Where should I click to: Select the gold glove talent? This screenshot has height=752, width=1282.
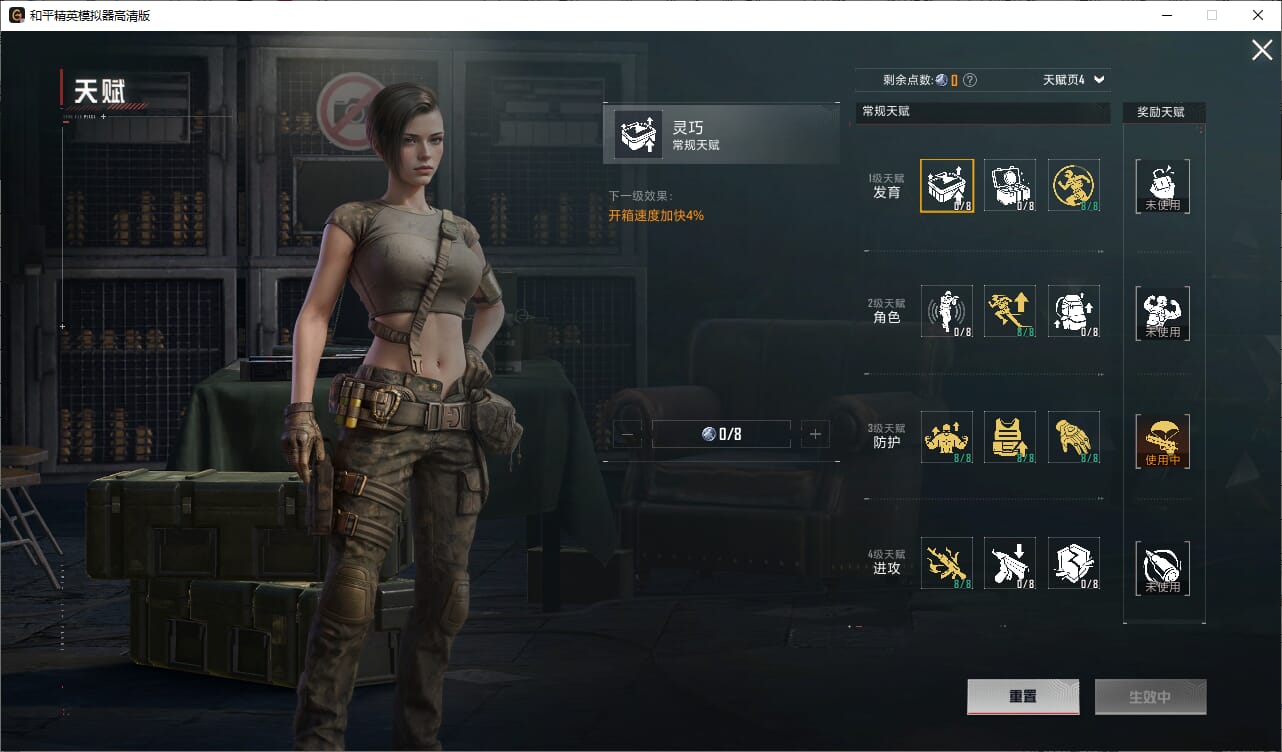(1074, 438)
